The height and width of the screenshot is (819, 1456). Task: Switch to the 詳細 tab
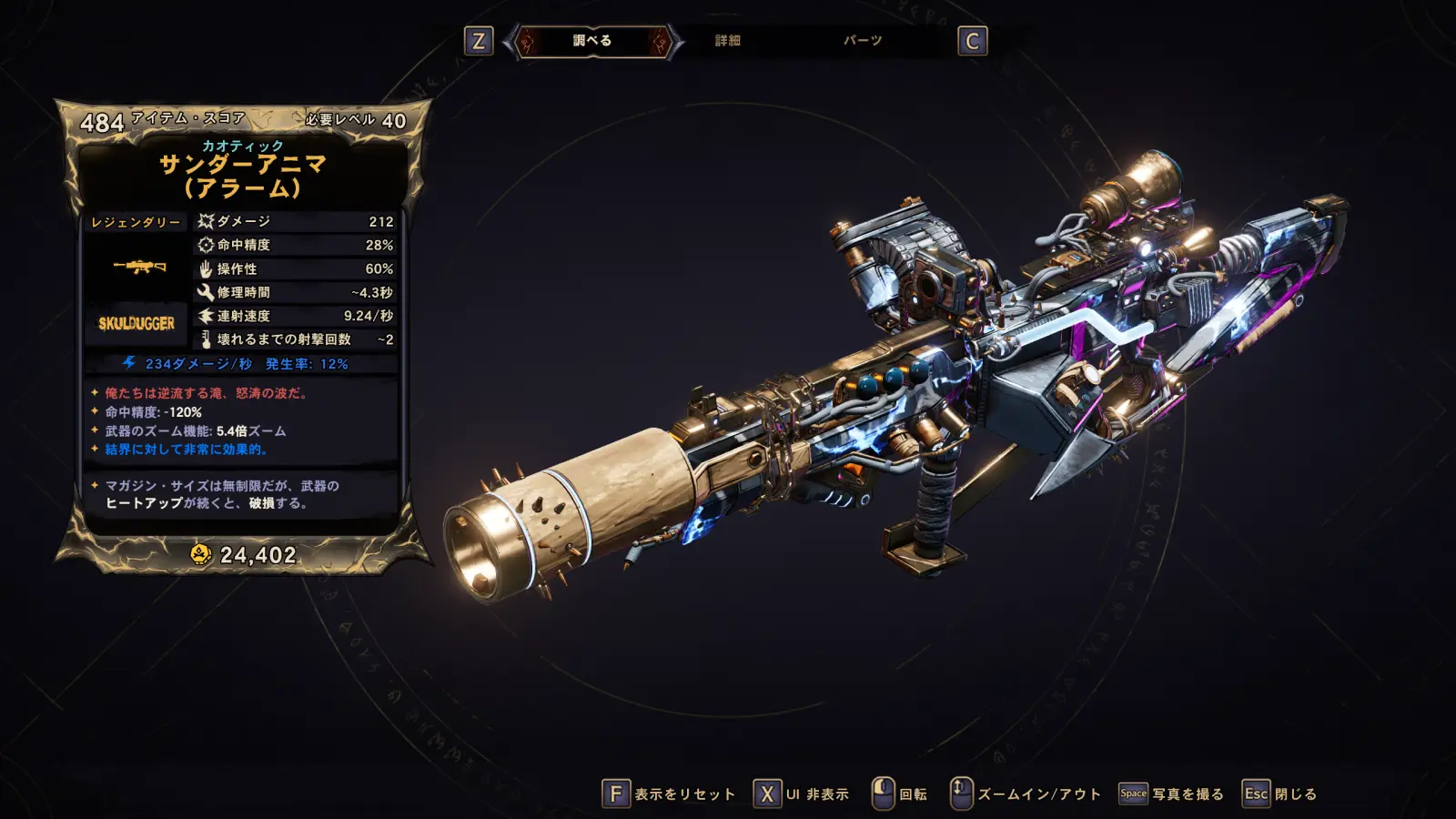pos(727,41)
